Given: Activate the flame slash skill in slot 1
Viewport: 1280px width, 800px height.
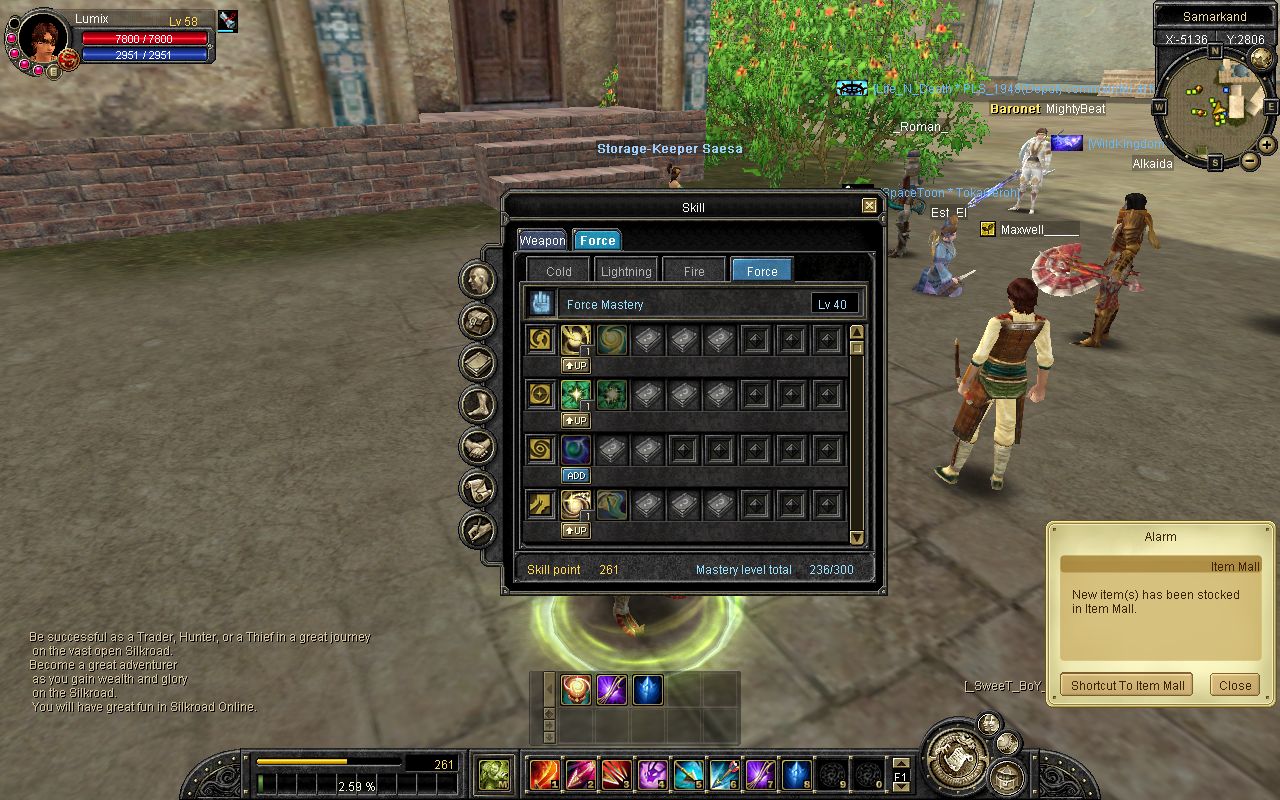Looking at the screenshot, I should click(544, 774).
